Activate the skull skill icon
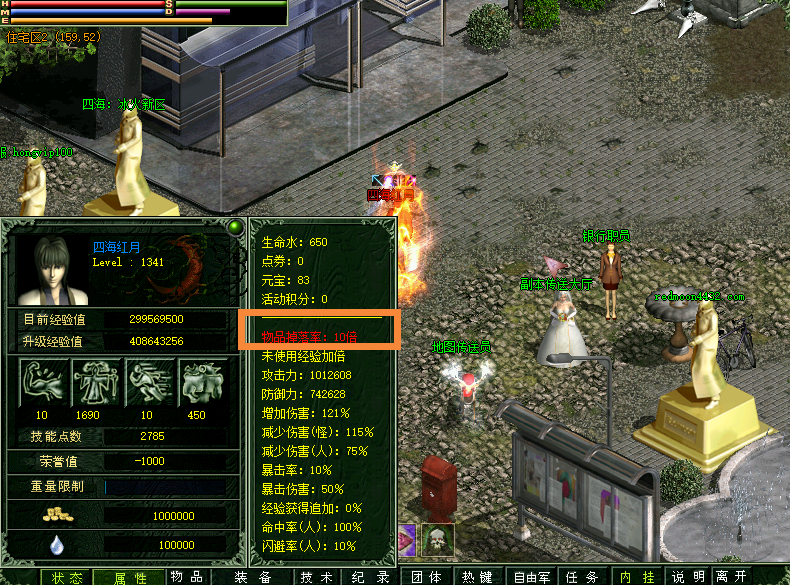790x585 pixels. [438, 539]
